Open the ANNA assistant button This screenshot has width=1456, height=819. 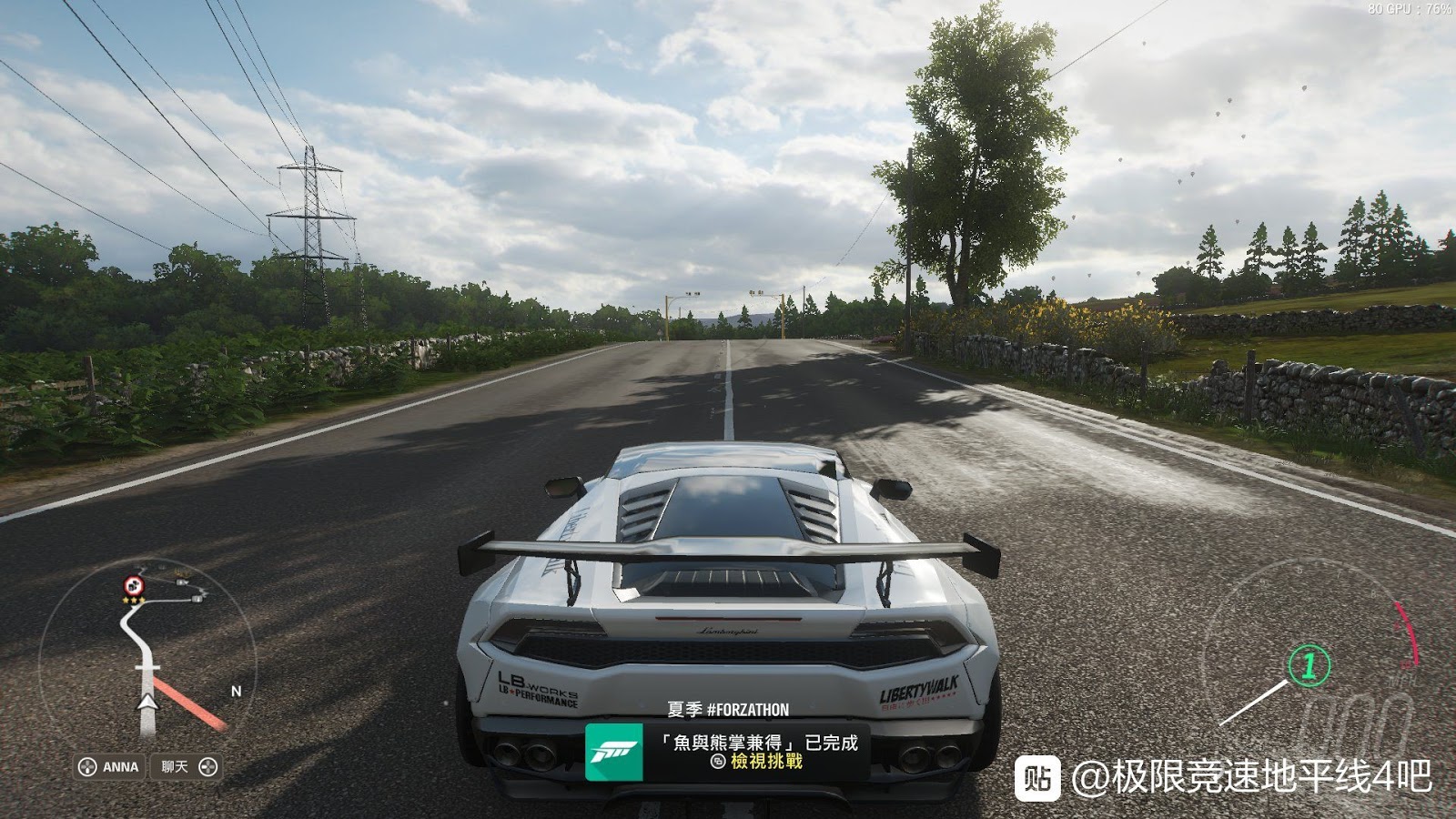[x=110, y=767]
